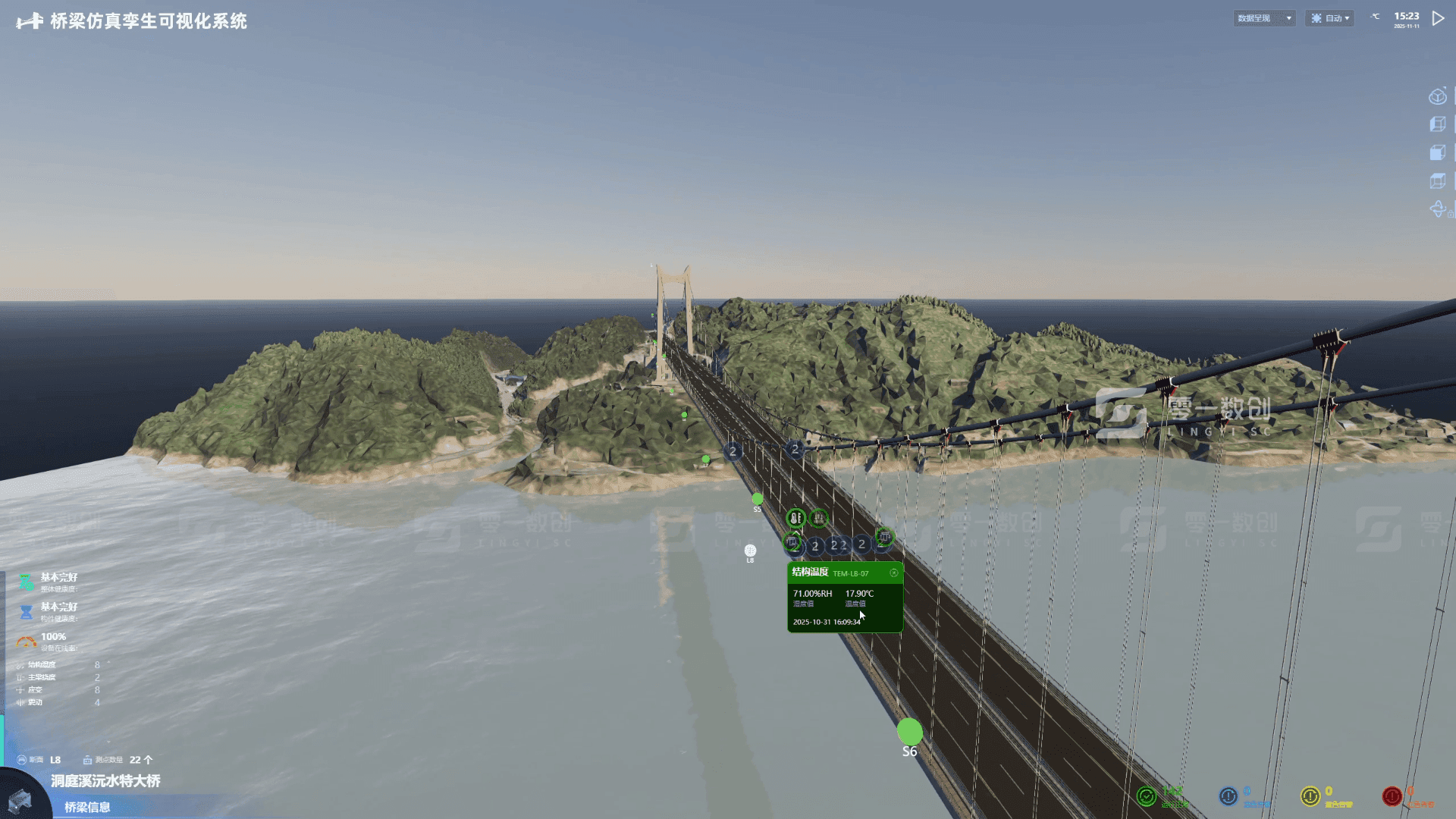Select 振动 in the sensor list
The image size is (1456, 819).
point(36,702)
